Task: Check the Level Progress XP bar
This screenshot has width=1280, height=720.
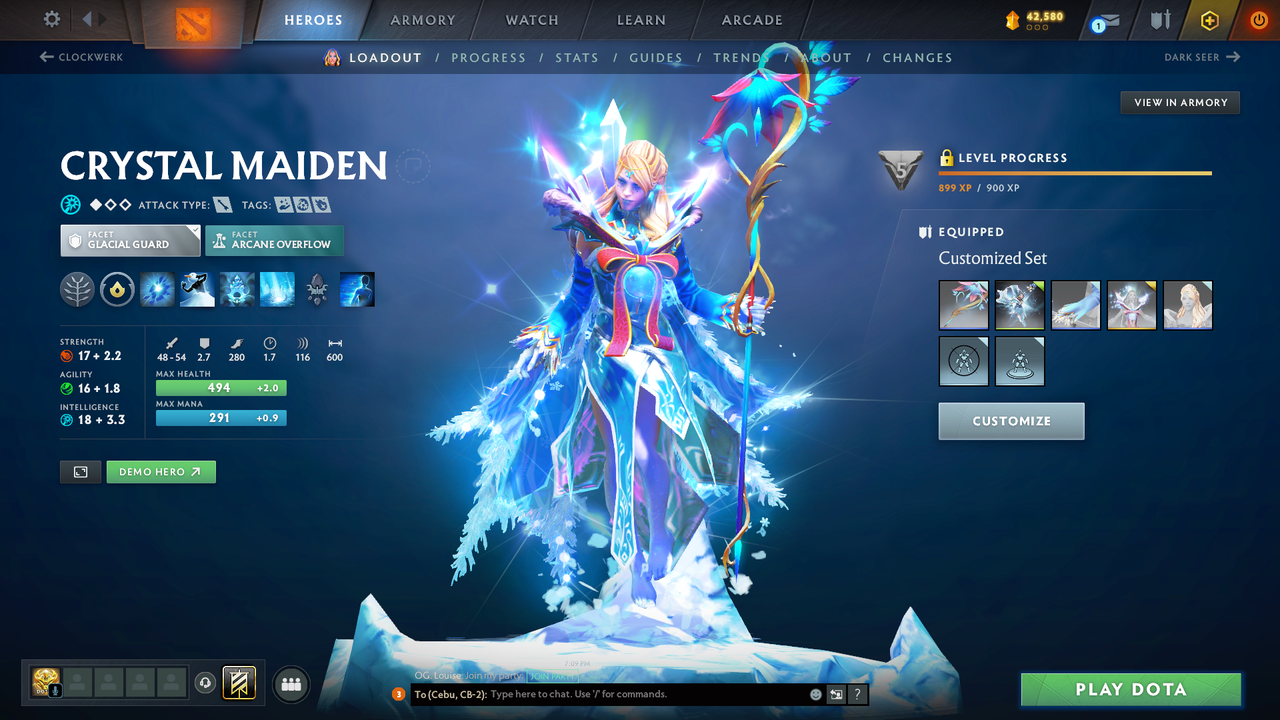Action: tap(1075, 172)
